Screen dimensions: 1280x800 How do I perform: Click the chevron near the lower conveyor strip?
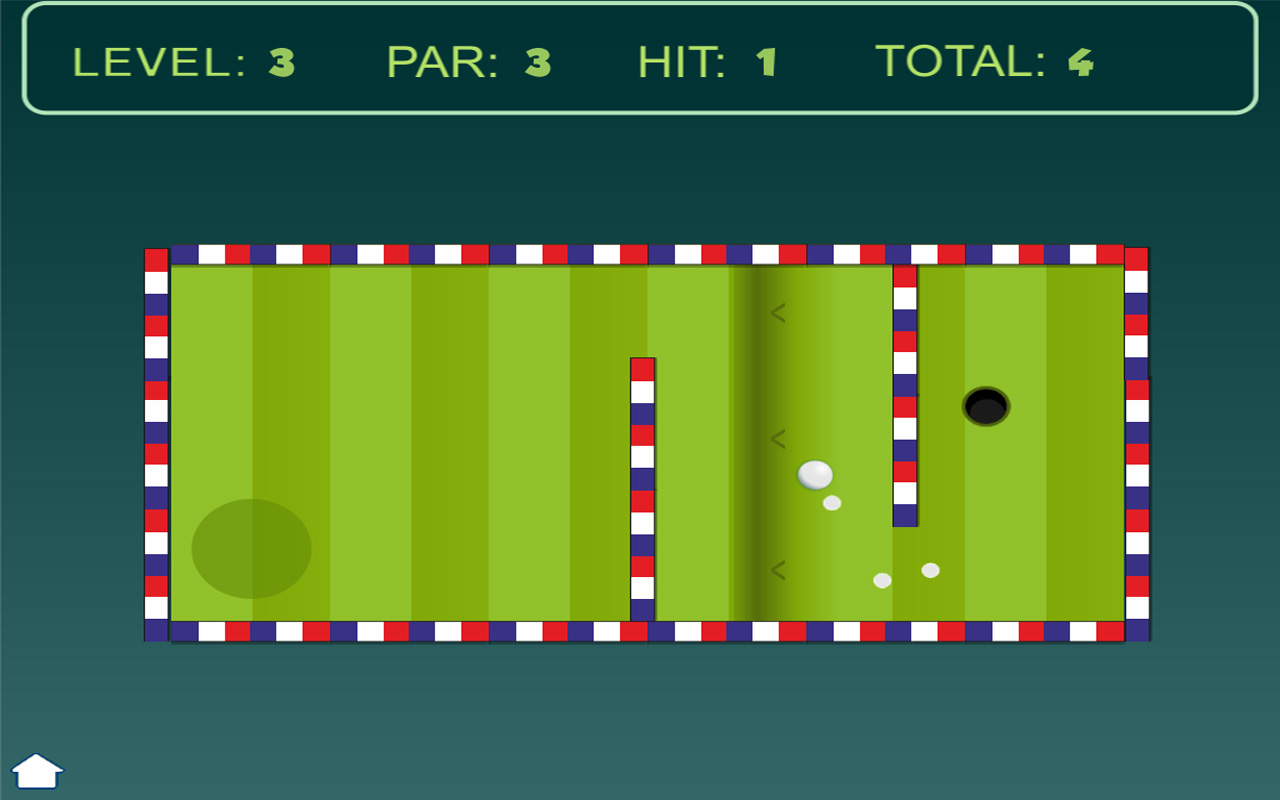click(x=777, y=568)
